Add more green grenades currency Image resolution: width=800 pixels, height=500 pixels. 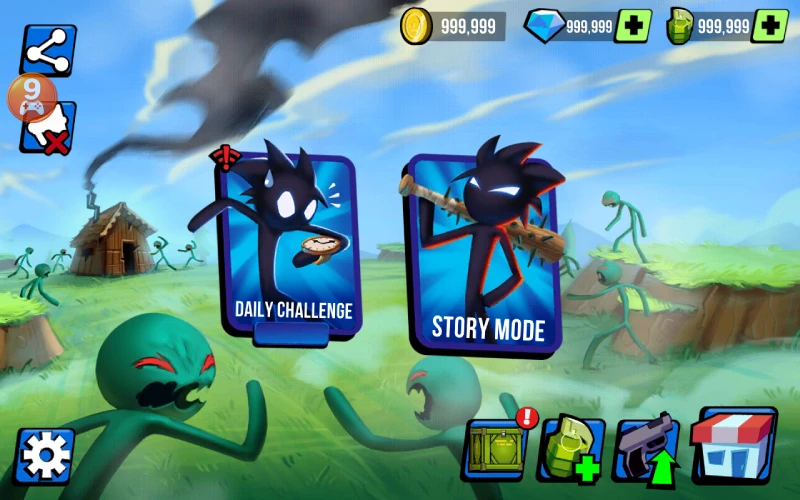click(x=769, y=26)
